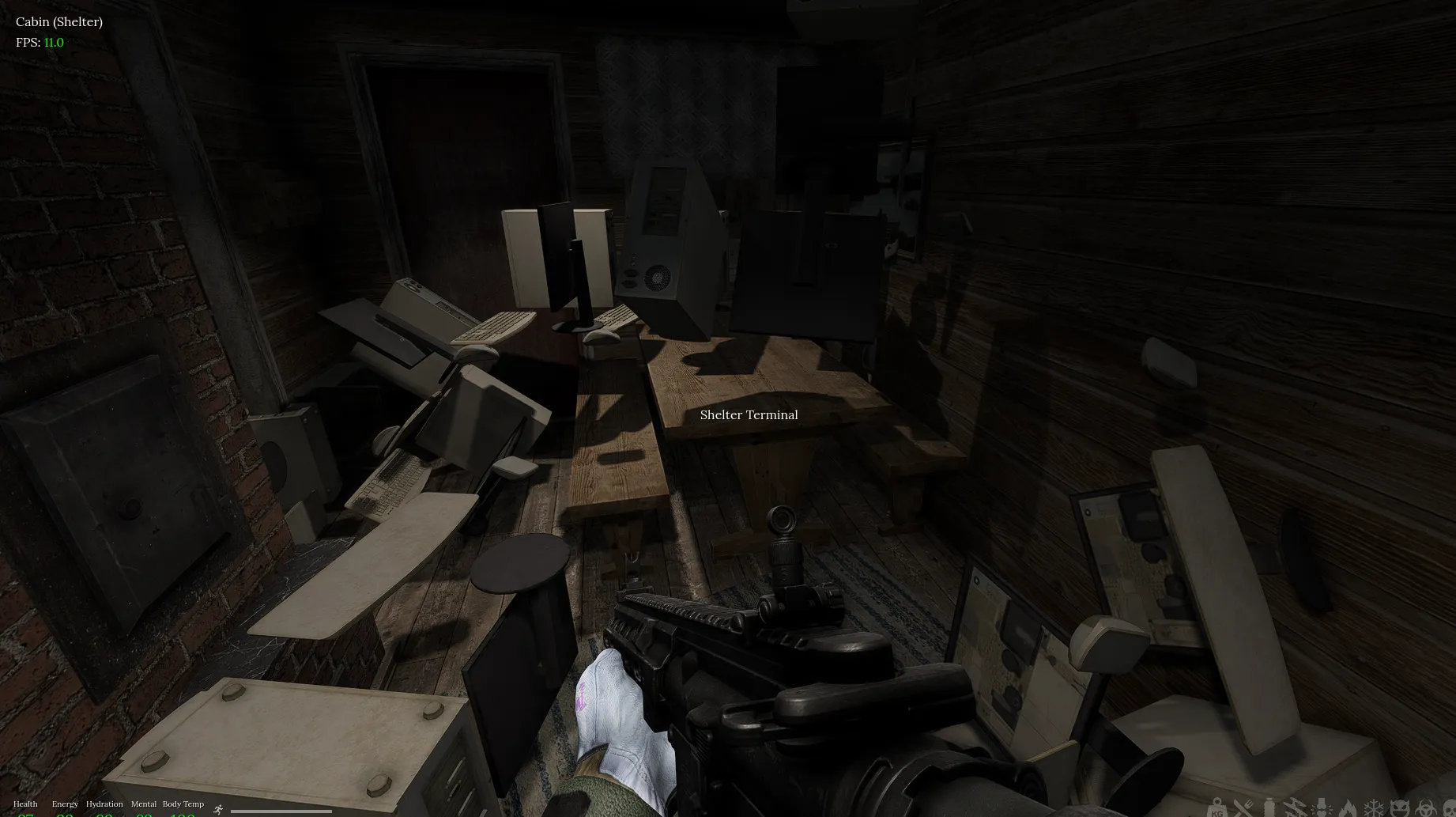The height and width of the screenshot is (817, 1456).
Task: Activate the Shelter Terminal prompt
Action: point(749,414)
